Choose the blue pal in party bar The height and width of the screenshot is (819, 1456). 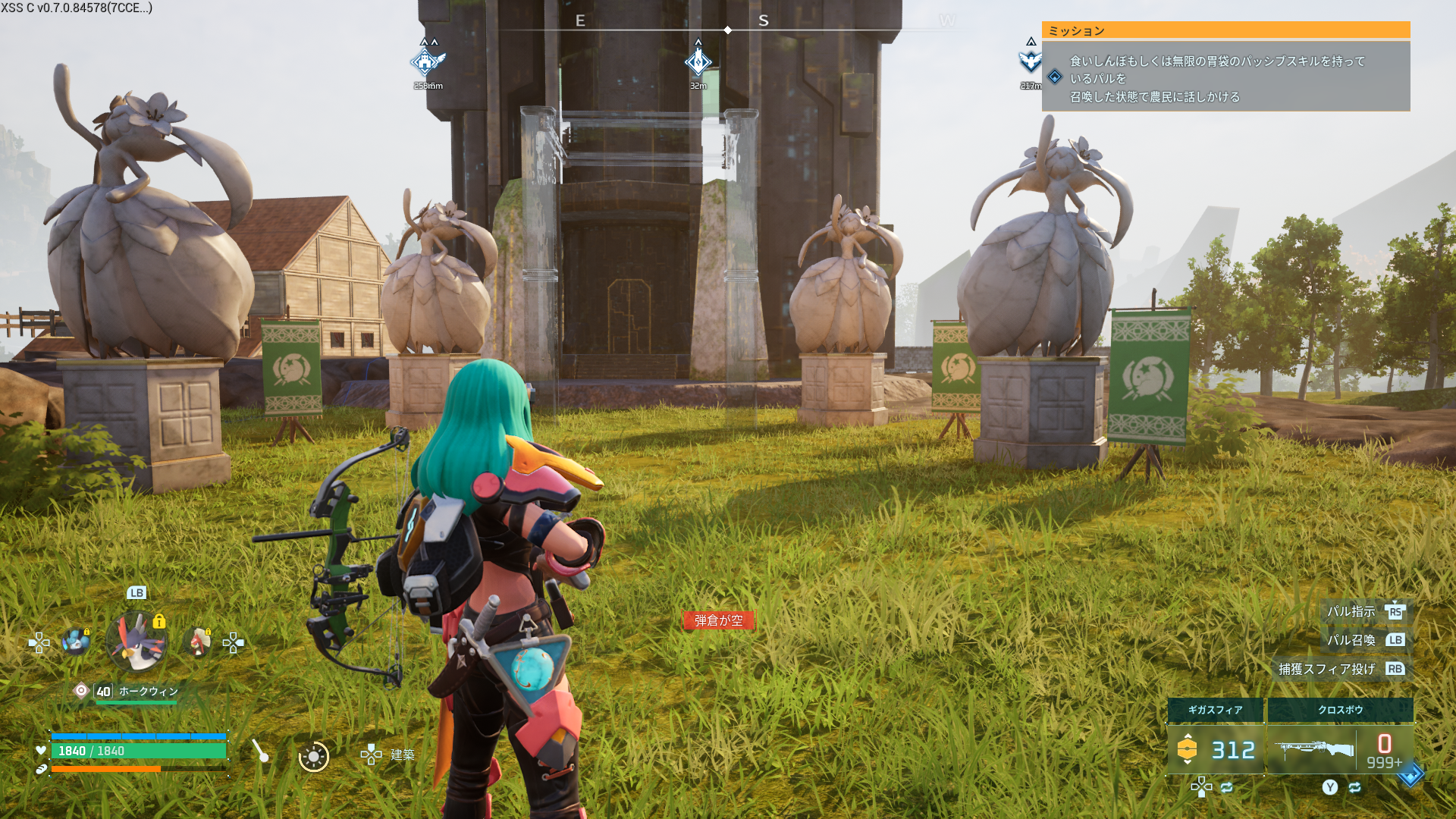point(76,642)
